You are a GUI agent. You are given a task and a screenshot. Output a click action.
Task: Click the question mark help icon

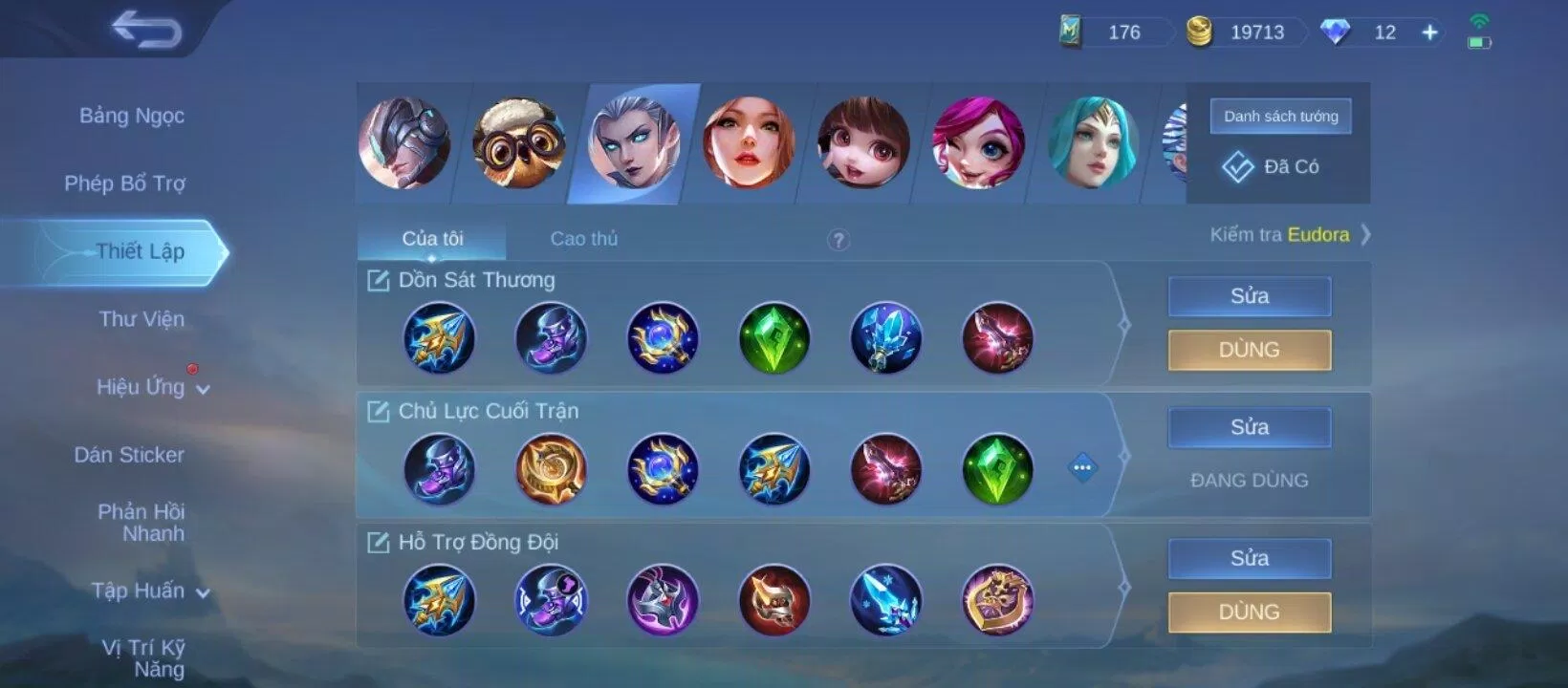click(838, 242)
